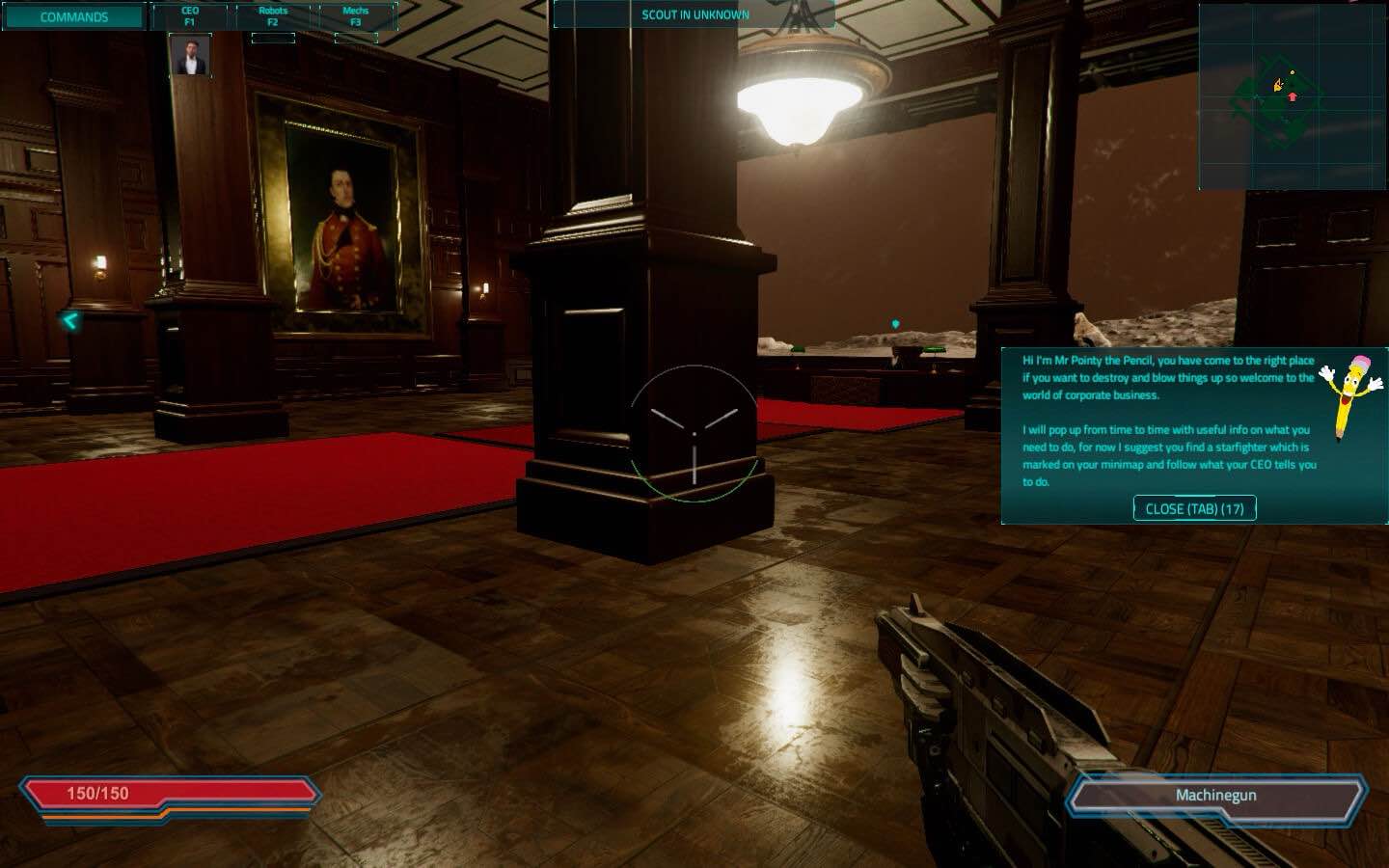Expand the minimap in the top-right corner

click(x=1293, y=92)
